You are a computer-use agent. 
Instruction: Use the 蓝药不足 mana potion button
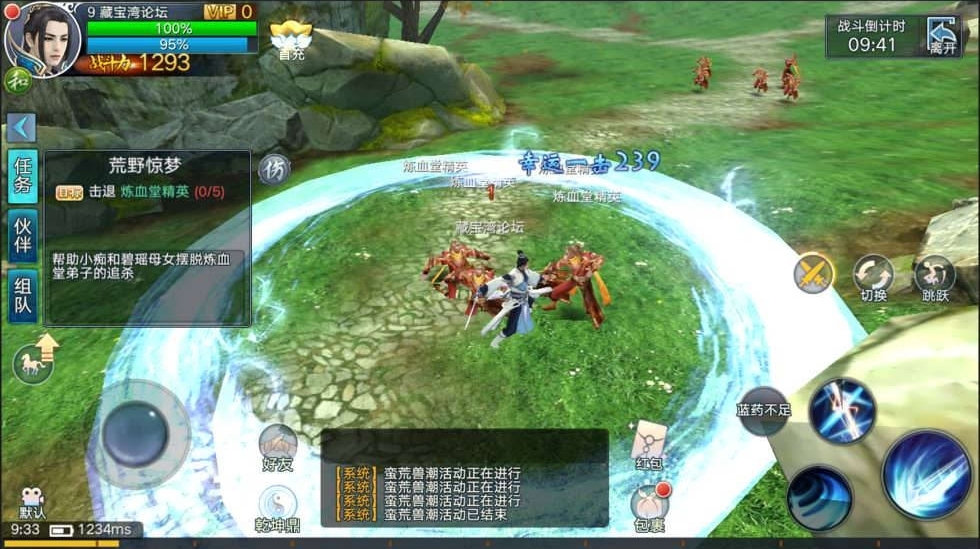pos(764,410)
